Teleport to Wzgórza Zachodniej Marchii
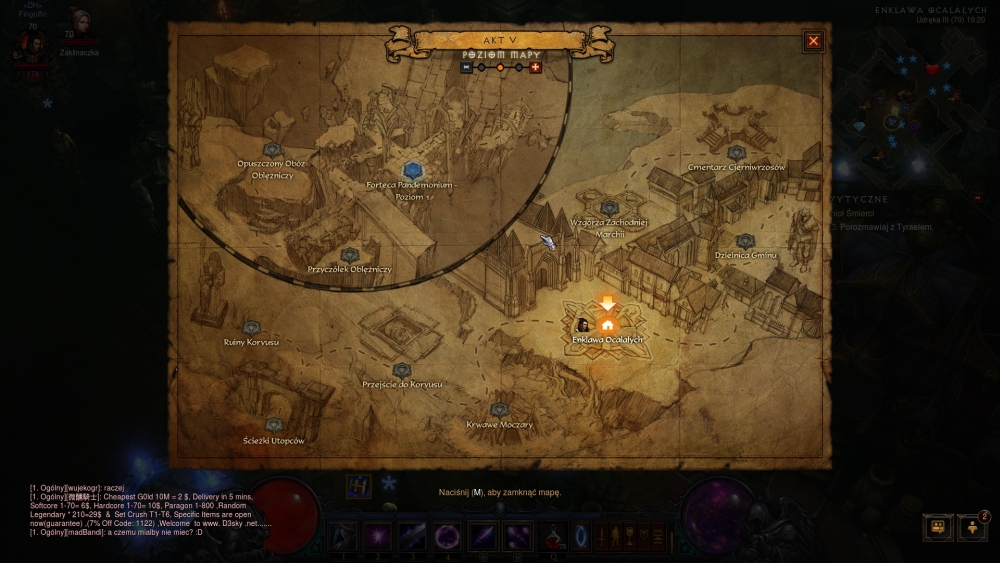 pyautogui.click(x=610, y=208)
